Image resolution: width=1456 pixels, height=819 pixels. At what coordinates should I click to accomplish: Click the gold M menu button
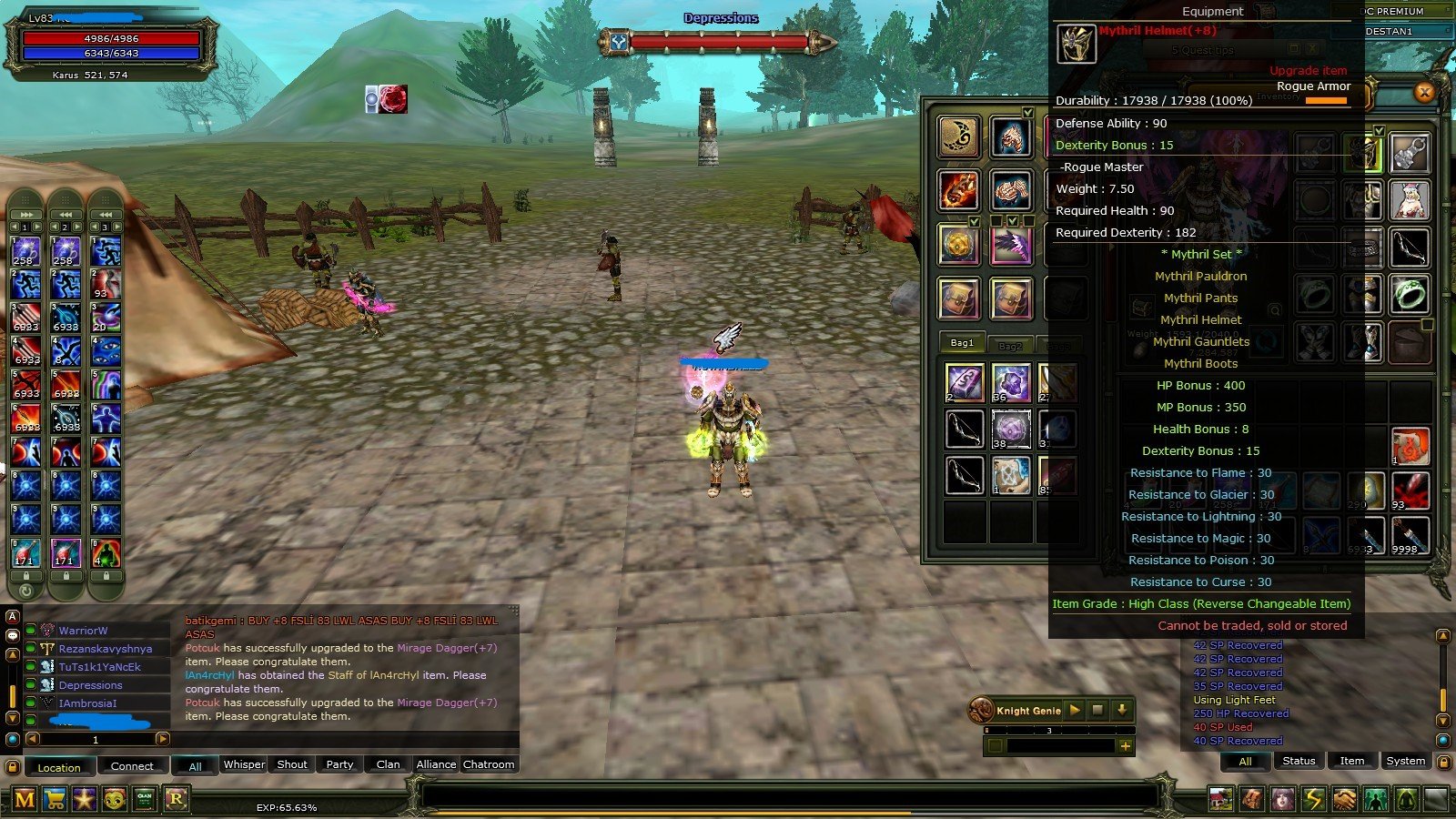click(x=25, y=800)
